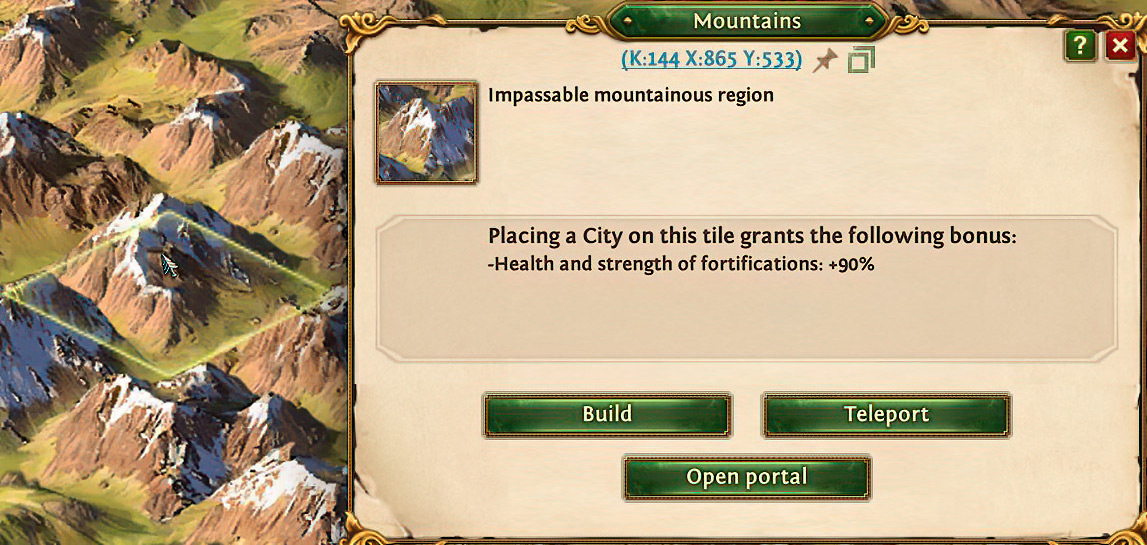This screenshot has width=1147, height=545.
Task: Open portal on this tile
Action: (746, 477)
